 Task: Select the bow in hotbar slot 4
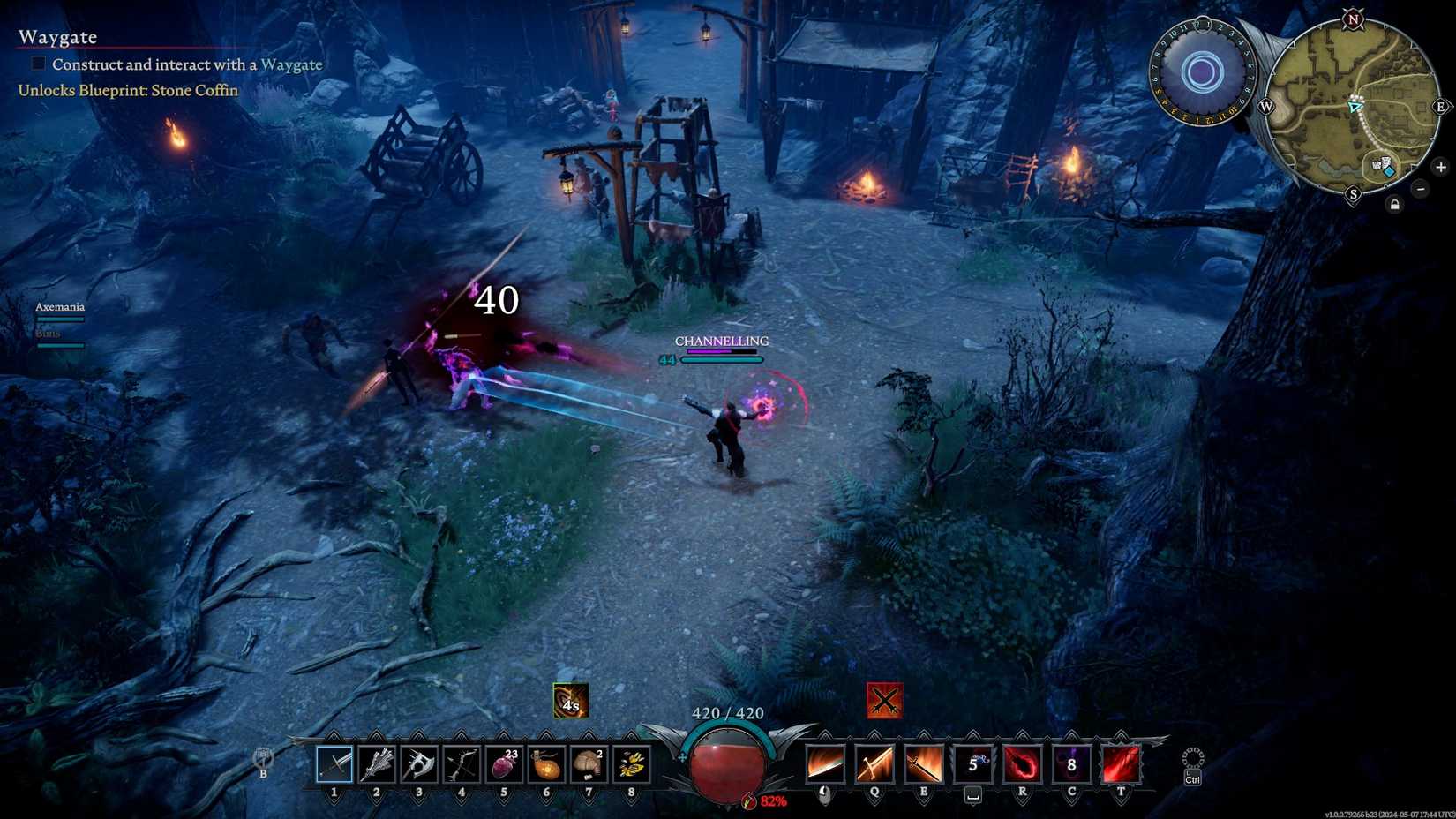pos(461,764)
